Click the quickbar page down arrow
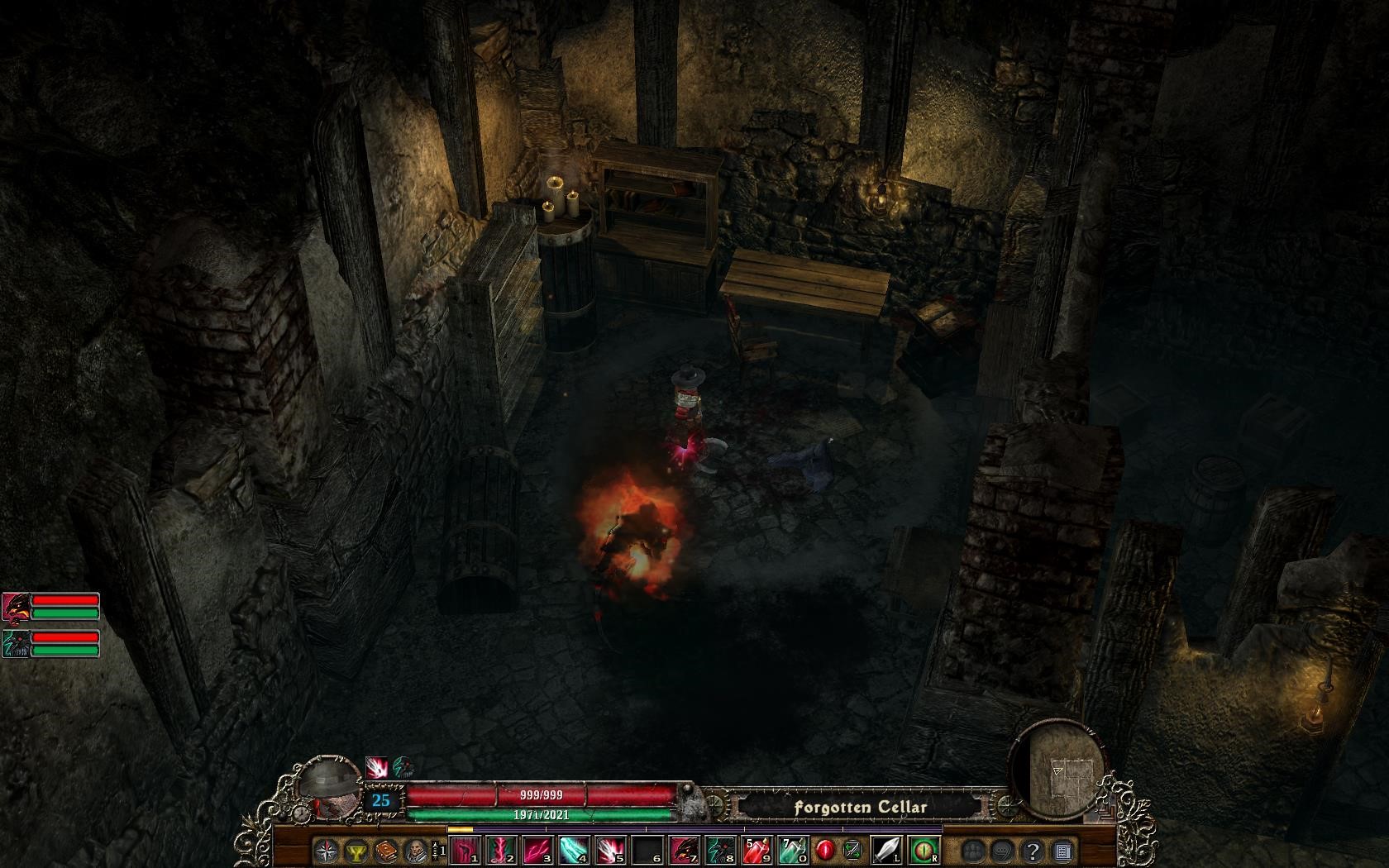1389x868 pixels. click(x=435, y=858)
